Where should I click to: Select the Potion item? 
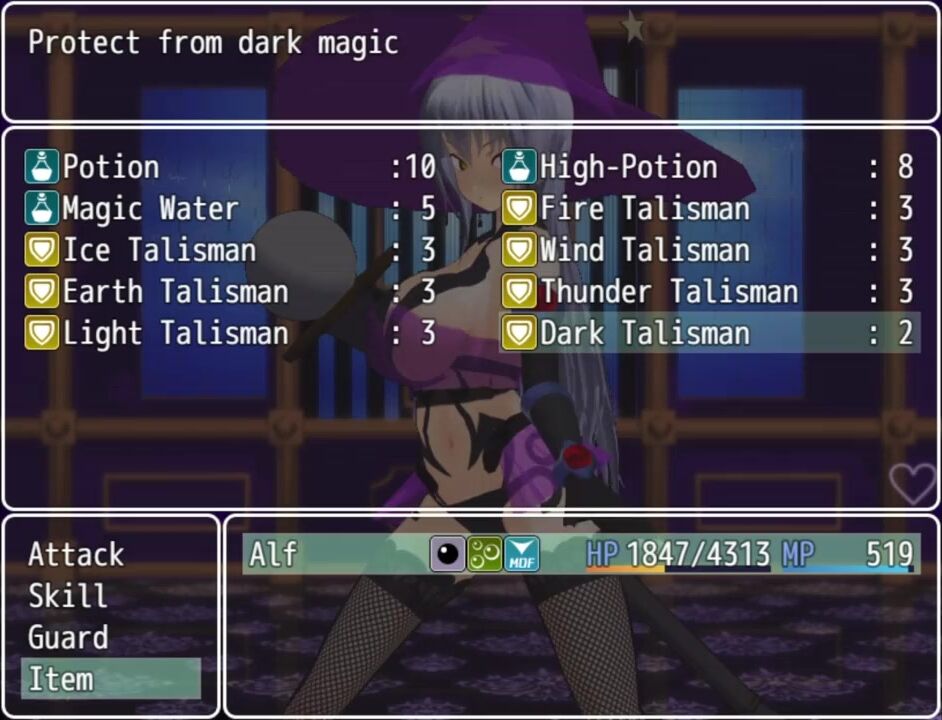(x=230, y=167)
